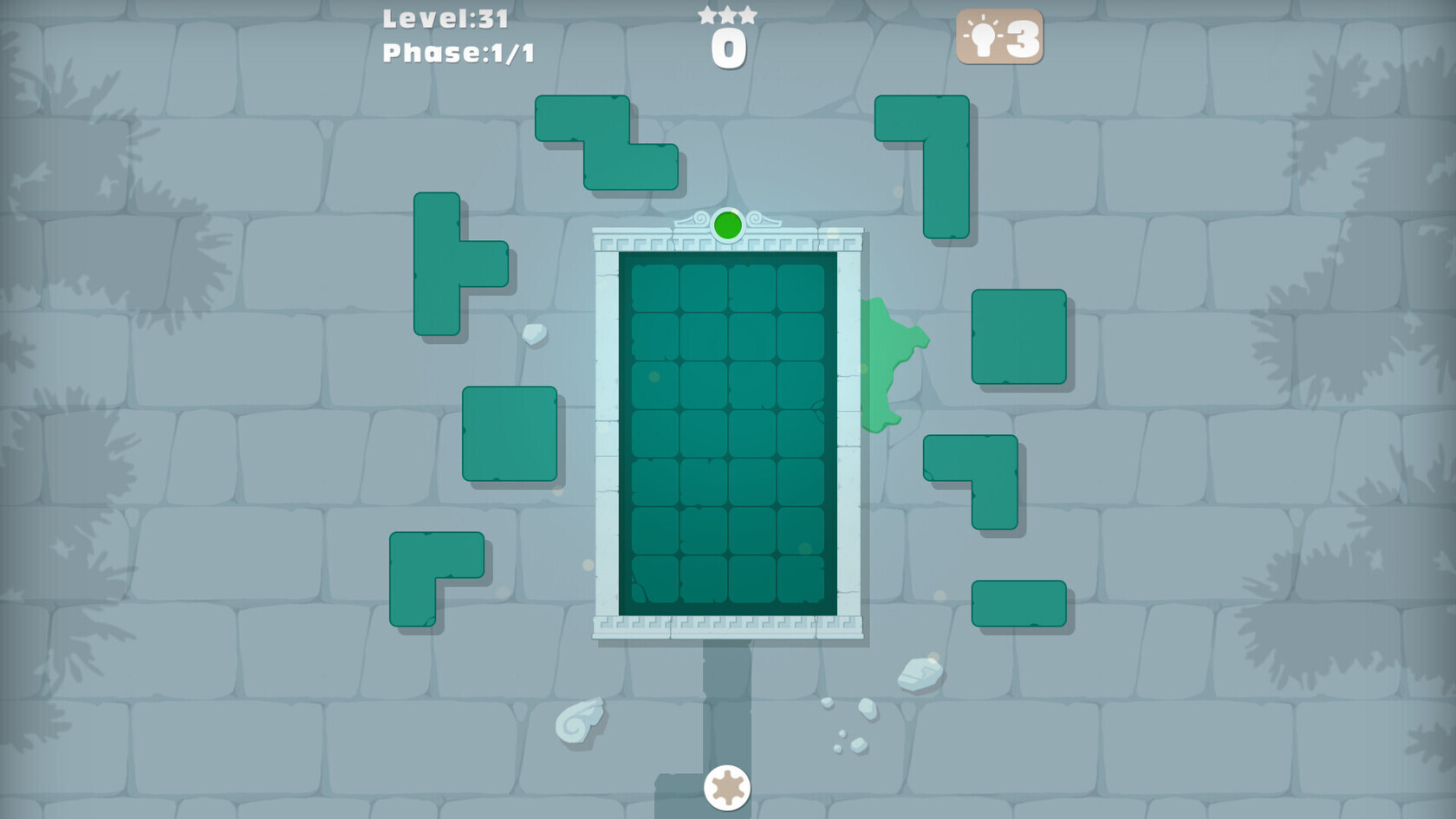The height and width of the screenshot is (819, 1456).
Task: Select the small square piece on the left
Action: (510, 435)
